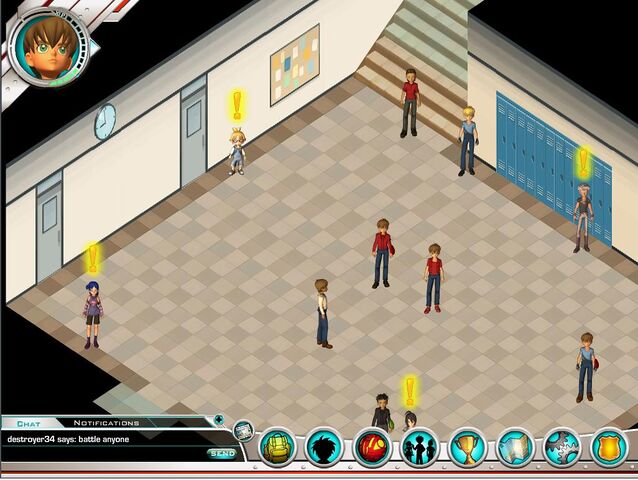Select the Chat tab
The width and height of the screenshot is (638, 480).
(x=27, y=423)
